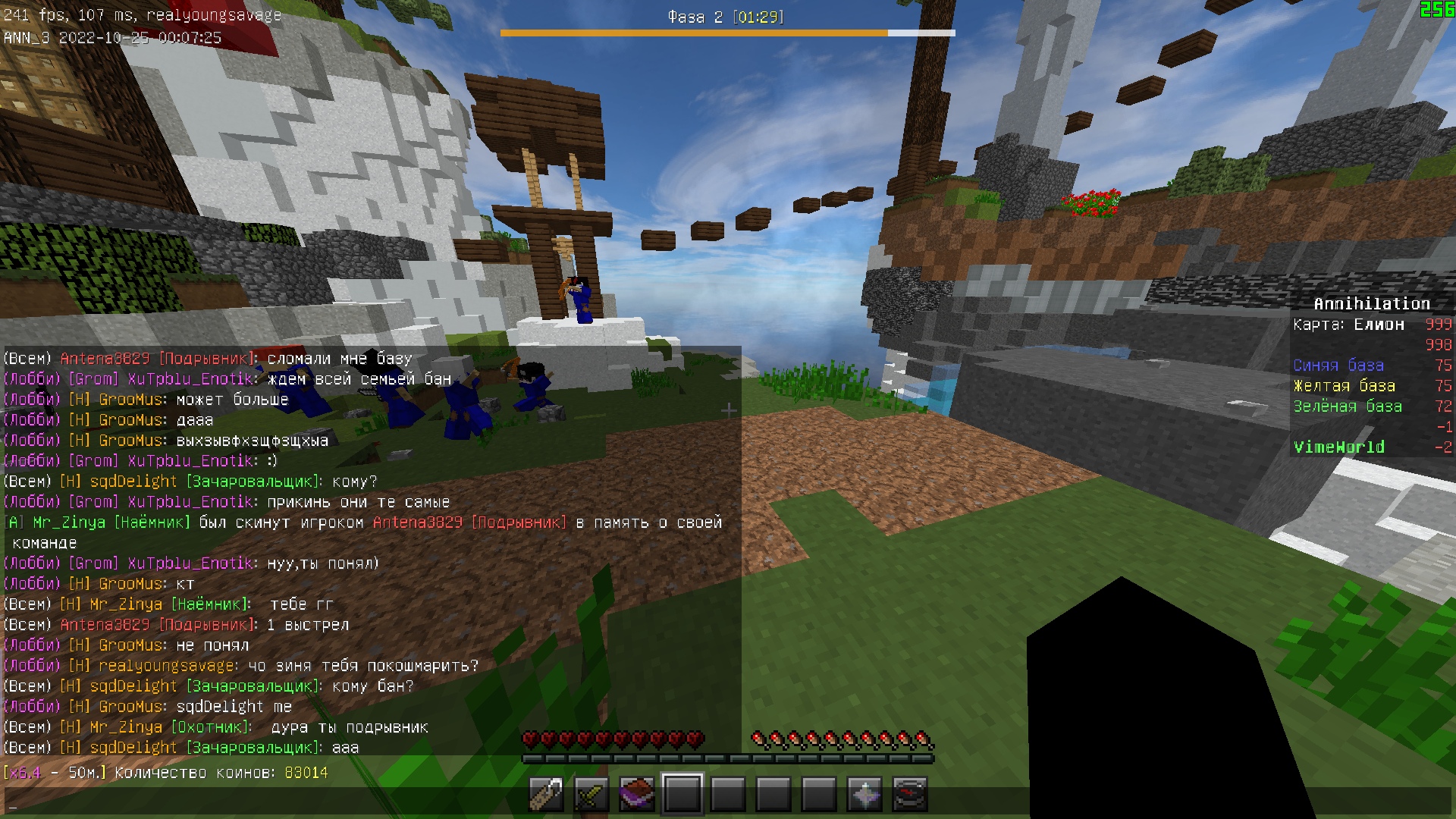Click the Зелёная база scoreboard entry
1456x819 pixels.
1348,406
